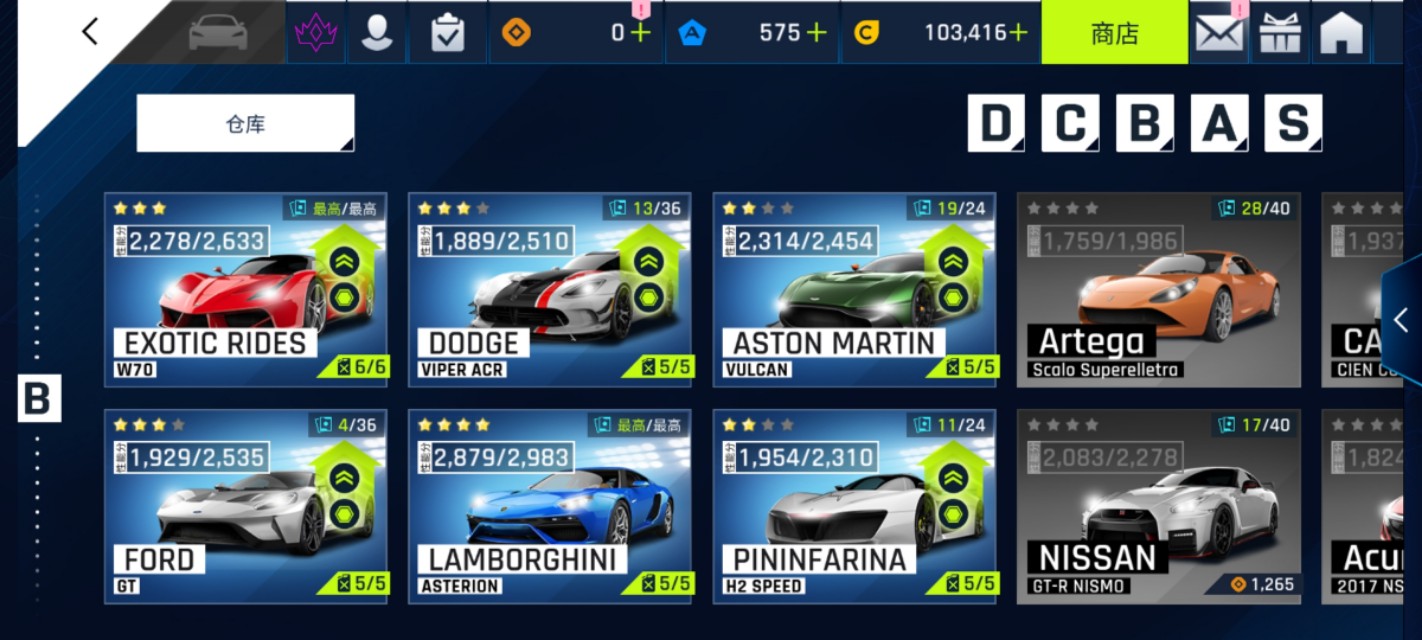Expand the right side panel arrow

1402,320
